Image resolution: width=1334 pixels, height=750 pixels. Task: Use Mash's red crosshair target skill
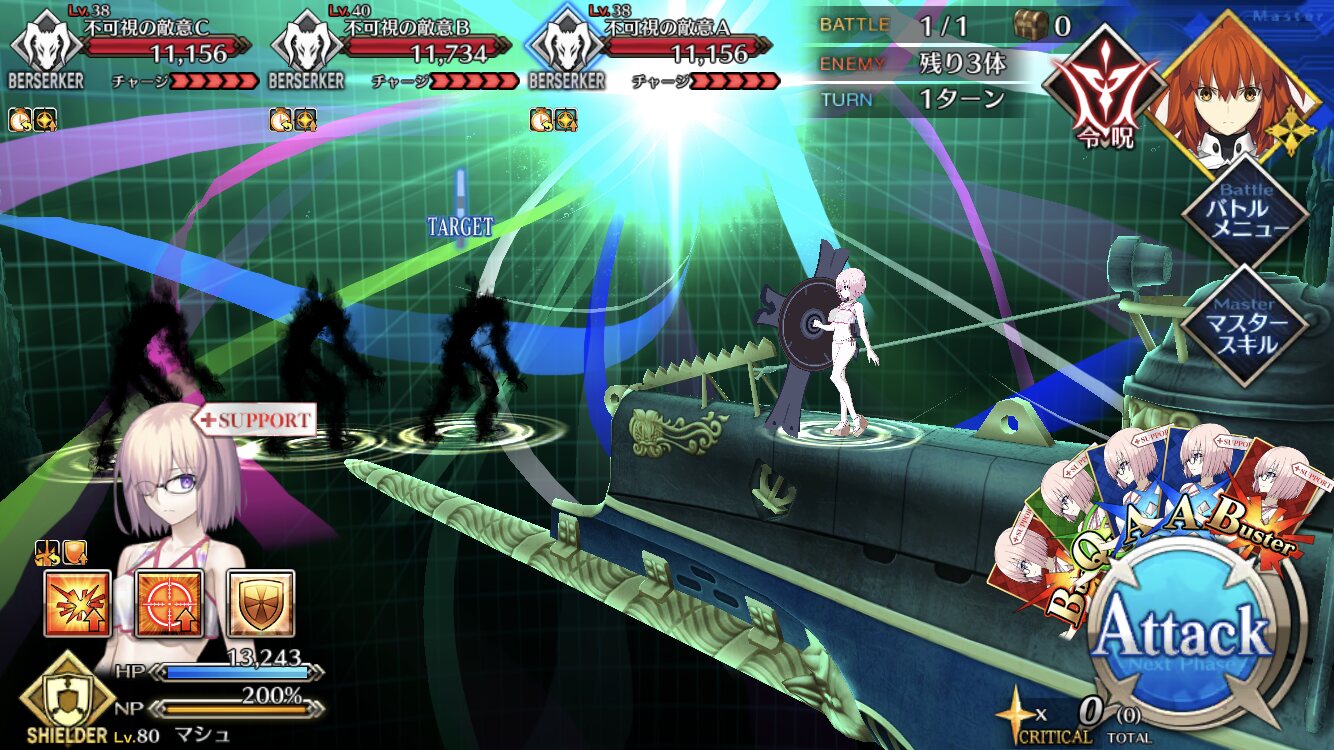pyautogui.click(x=168, y=604)
